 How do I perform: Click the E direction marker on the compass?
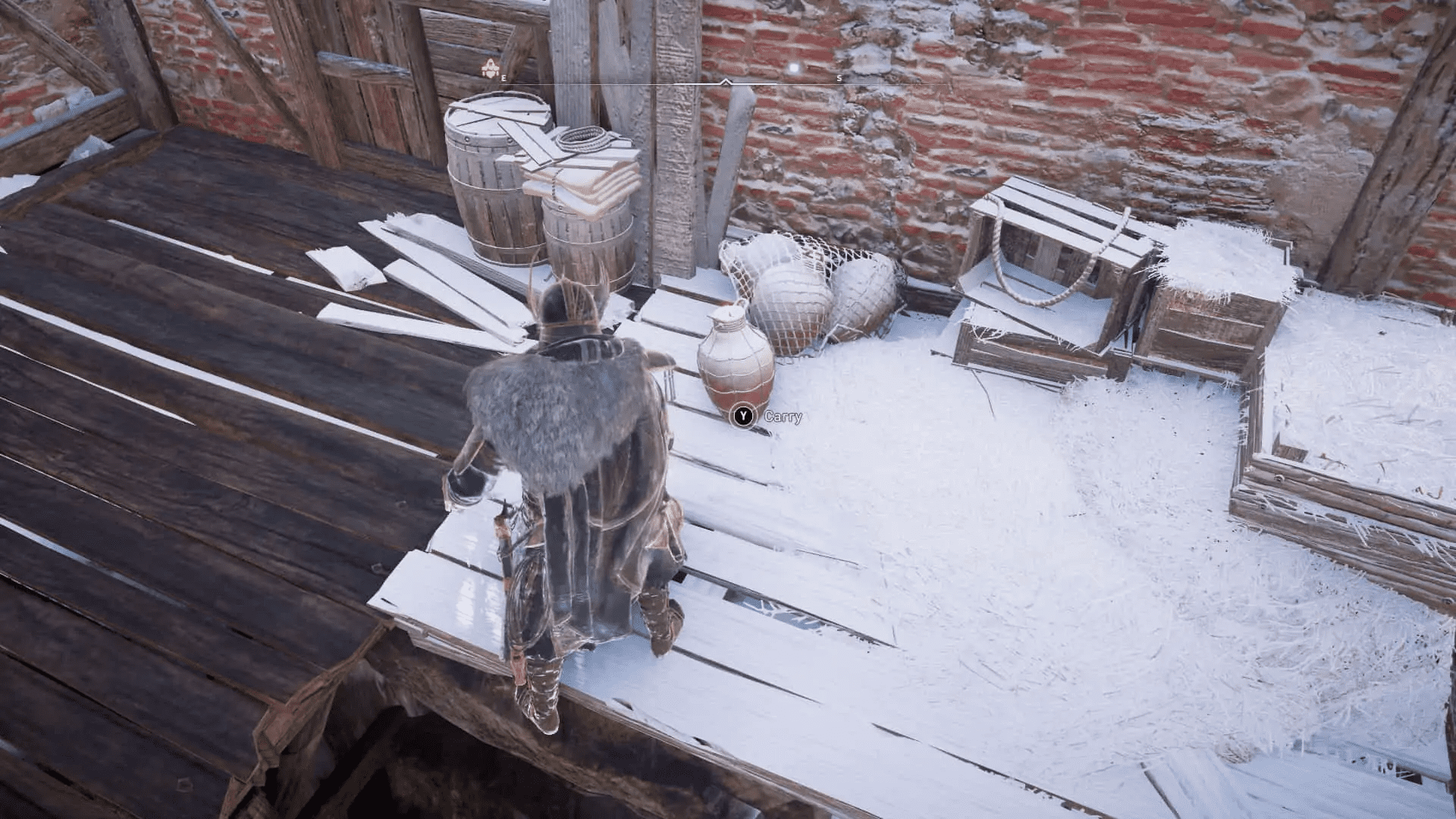504,78
